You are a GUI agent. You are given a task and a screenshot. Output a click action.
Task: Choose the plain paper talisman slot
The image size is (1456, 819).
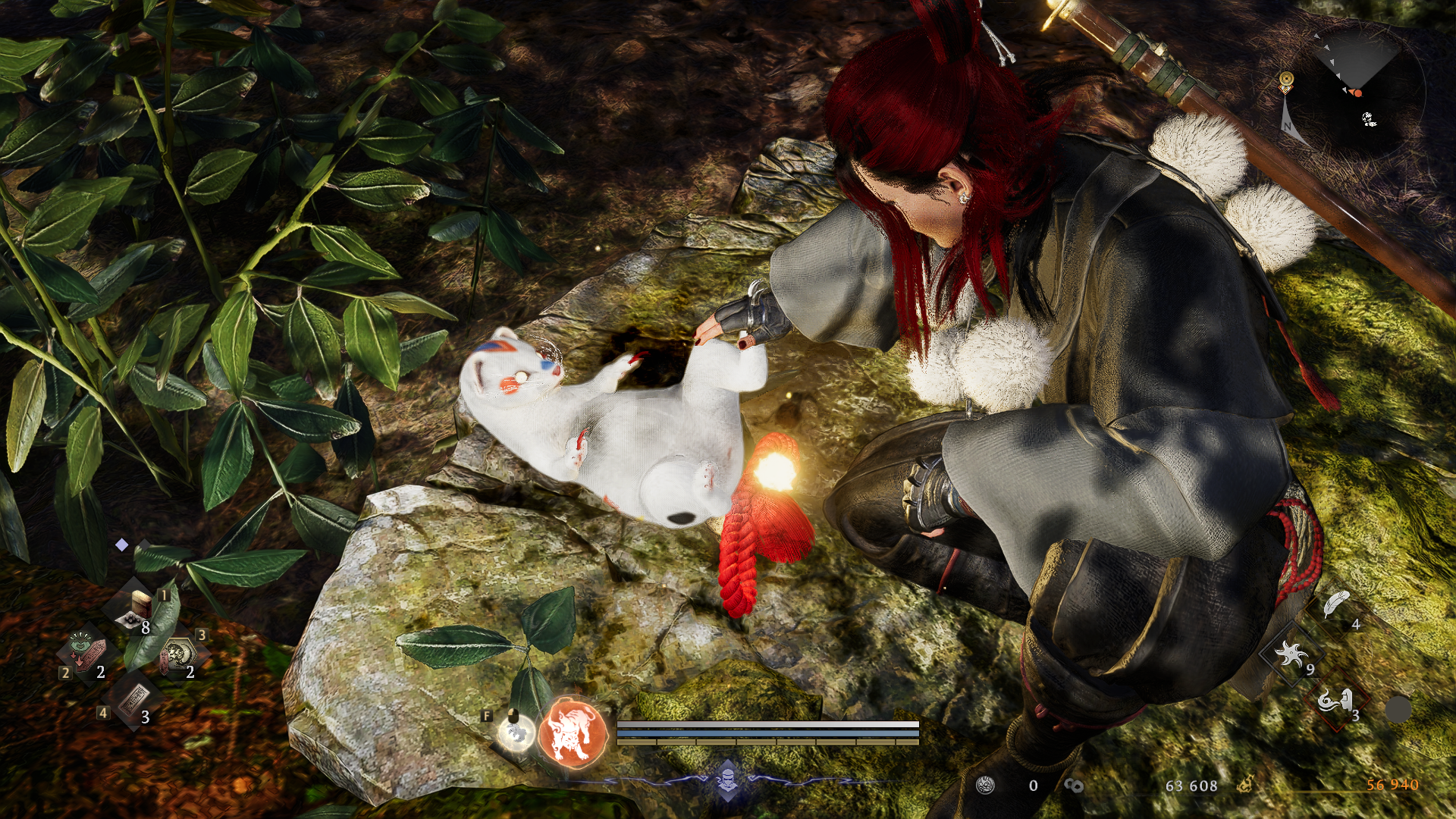pos(133,699)
